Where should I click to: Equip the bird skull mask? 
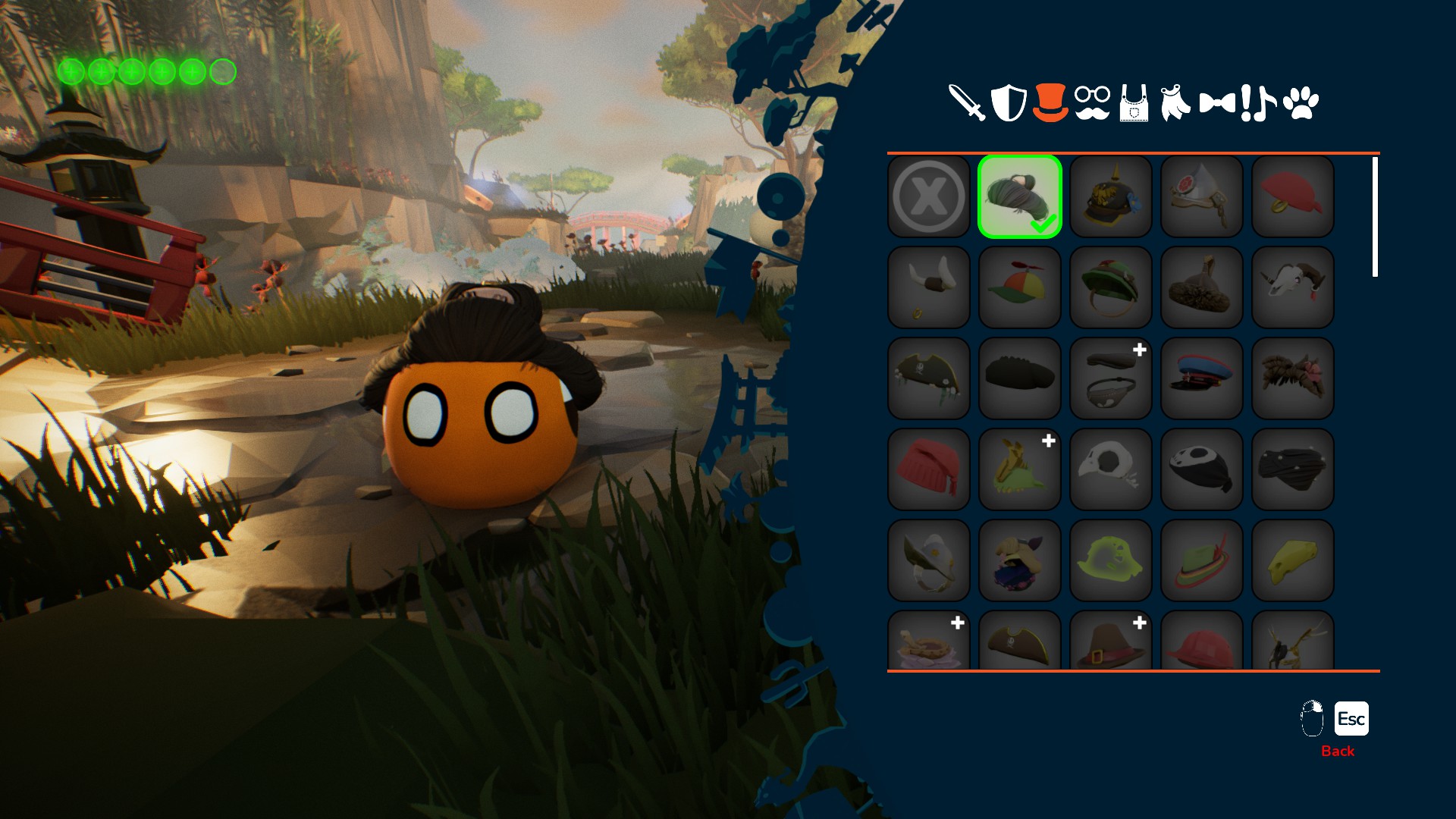[x=1111, y=469]
